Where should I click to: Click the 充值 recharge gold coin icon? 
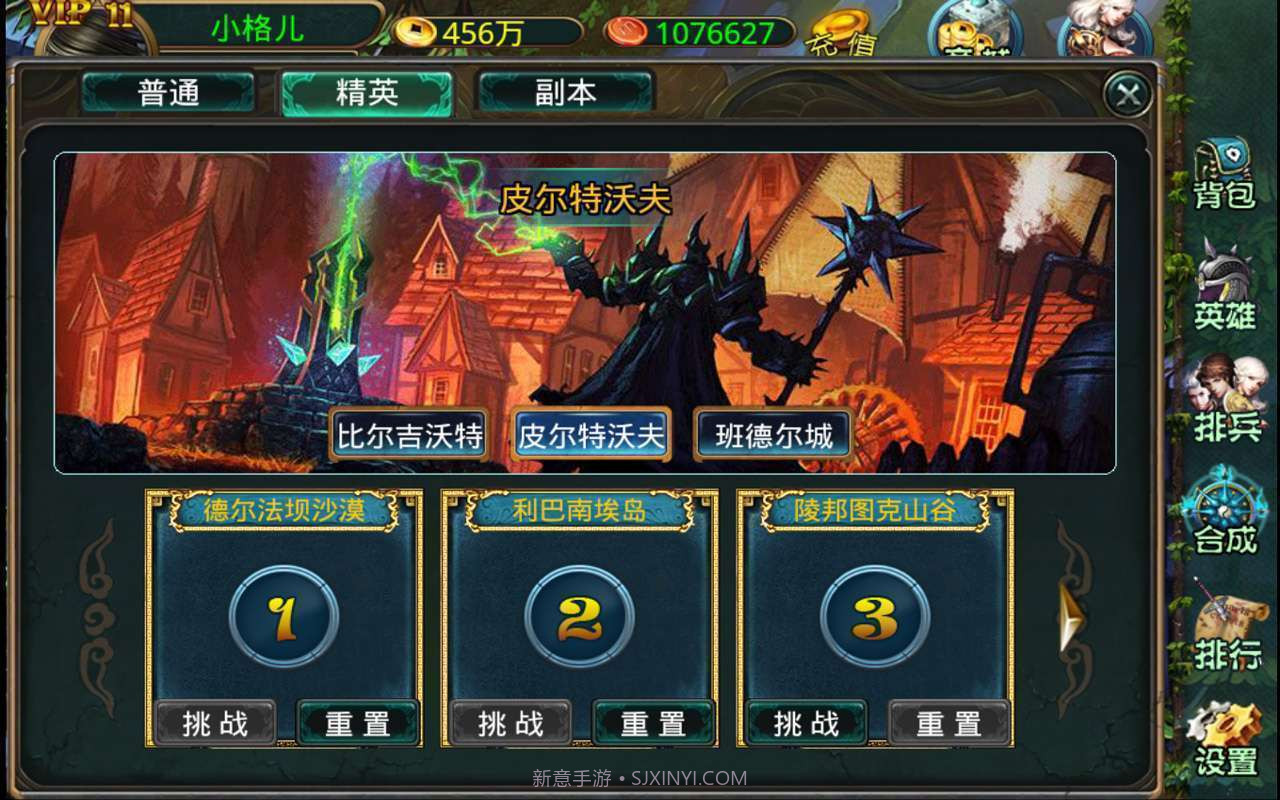point(840,30)
